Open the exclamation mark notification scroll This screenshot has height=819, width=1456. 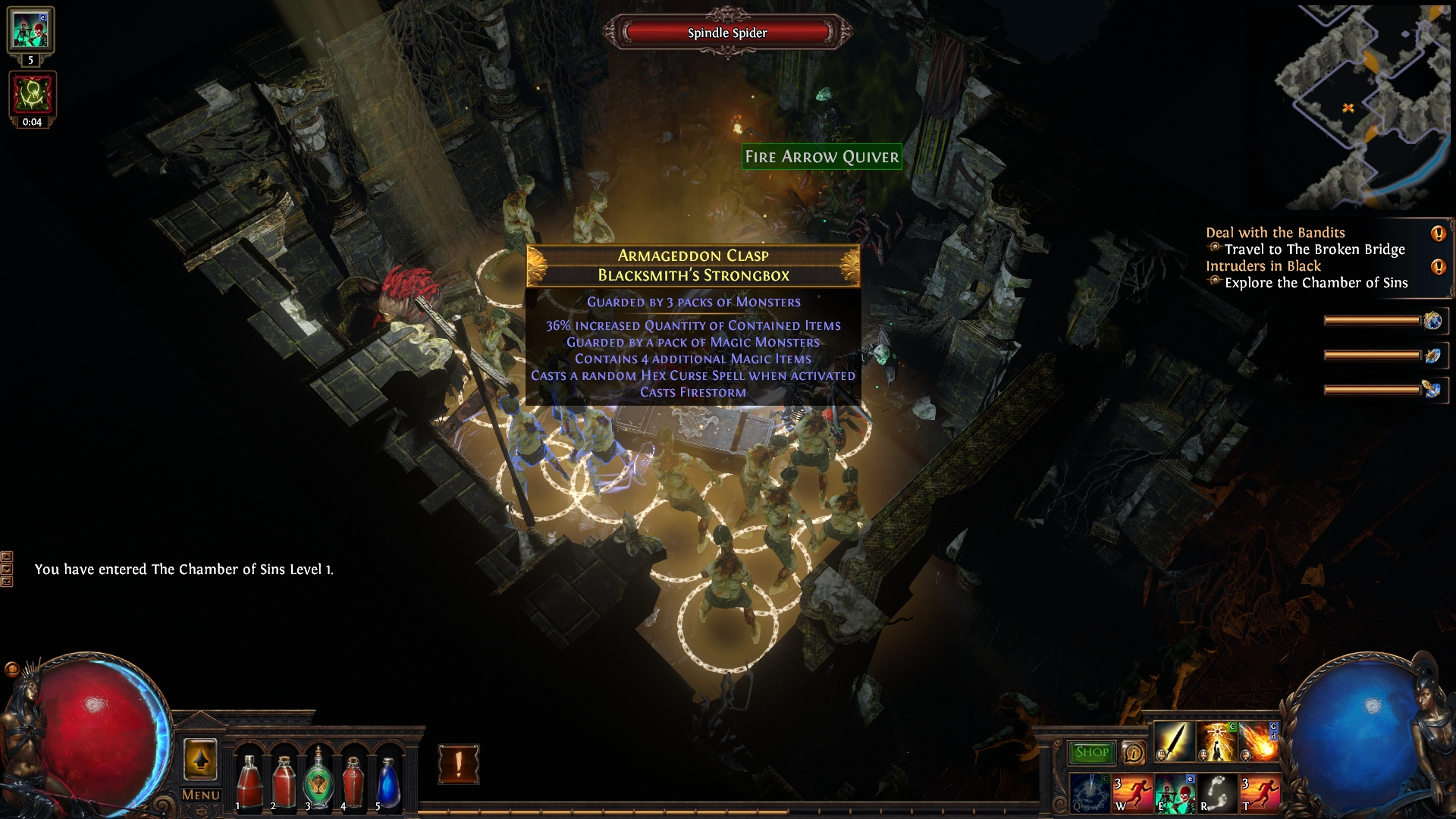[458, 764]
